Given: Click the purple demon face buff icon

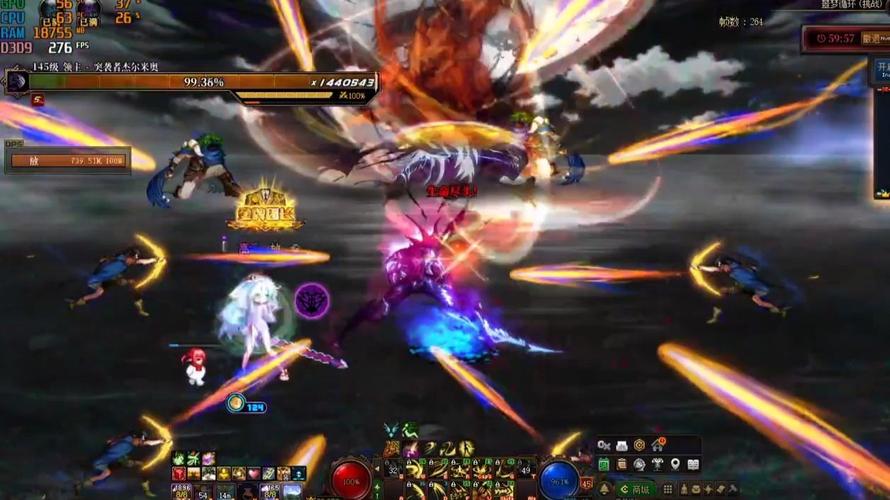Looking at the screenshot, I should [312, 300].
